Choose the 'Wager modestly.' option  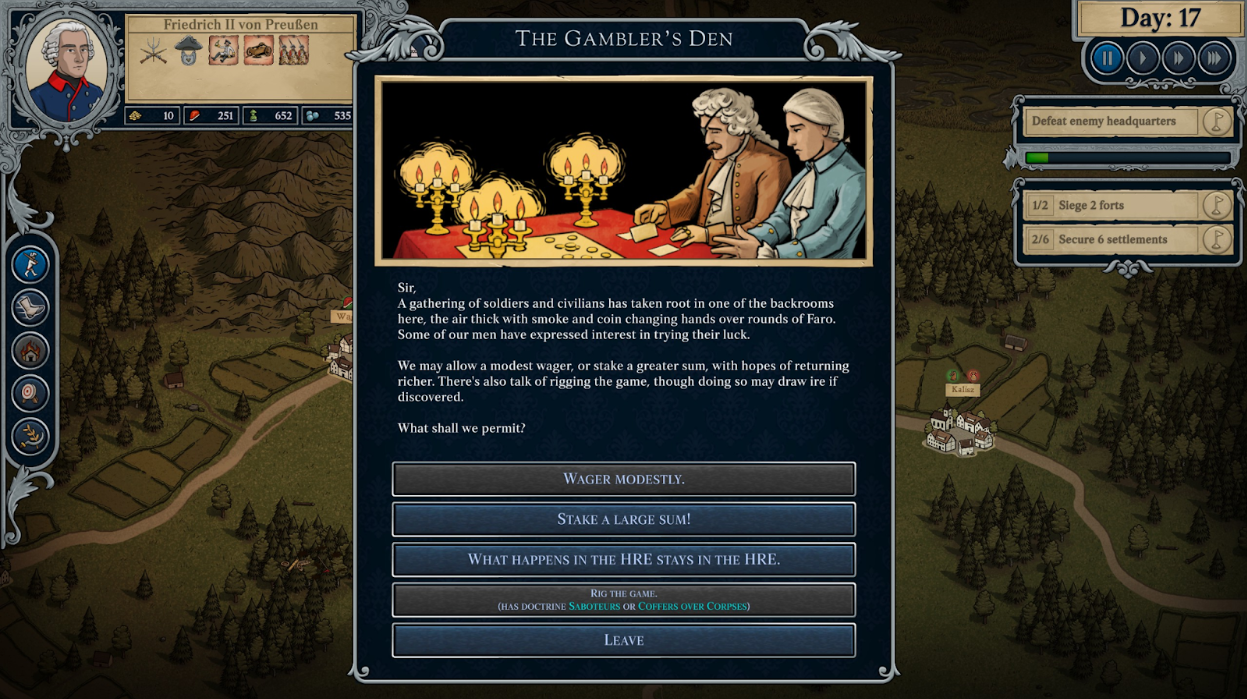623,479
